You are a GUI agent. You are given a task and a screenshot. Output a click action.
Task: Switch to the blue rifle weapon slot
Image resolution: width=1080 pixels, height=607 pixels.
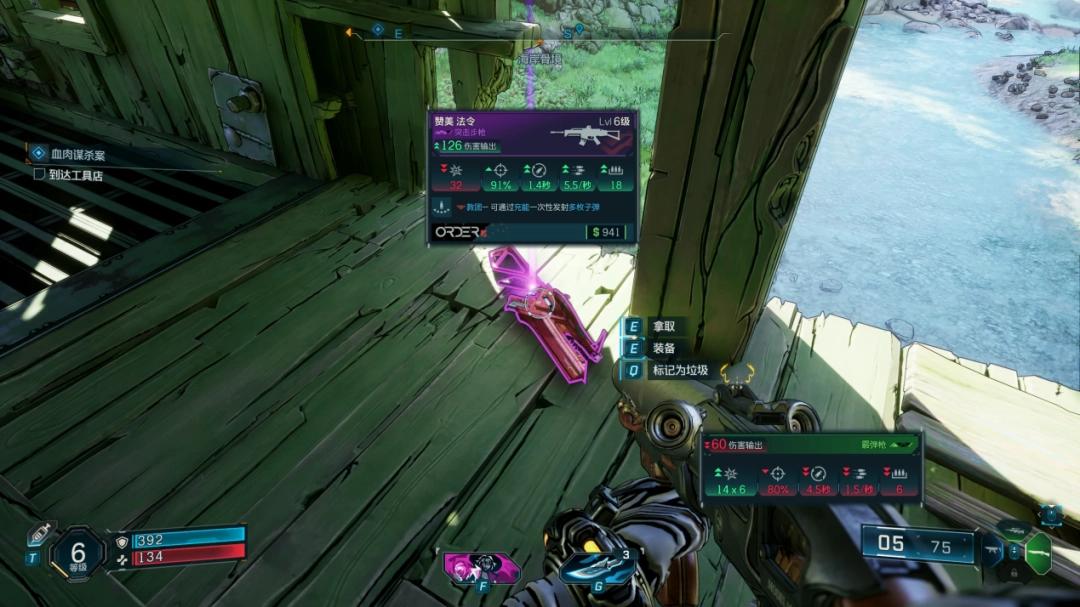pyautogui.click(x=992, y=550)
